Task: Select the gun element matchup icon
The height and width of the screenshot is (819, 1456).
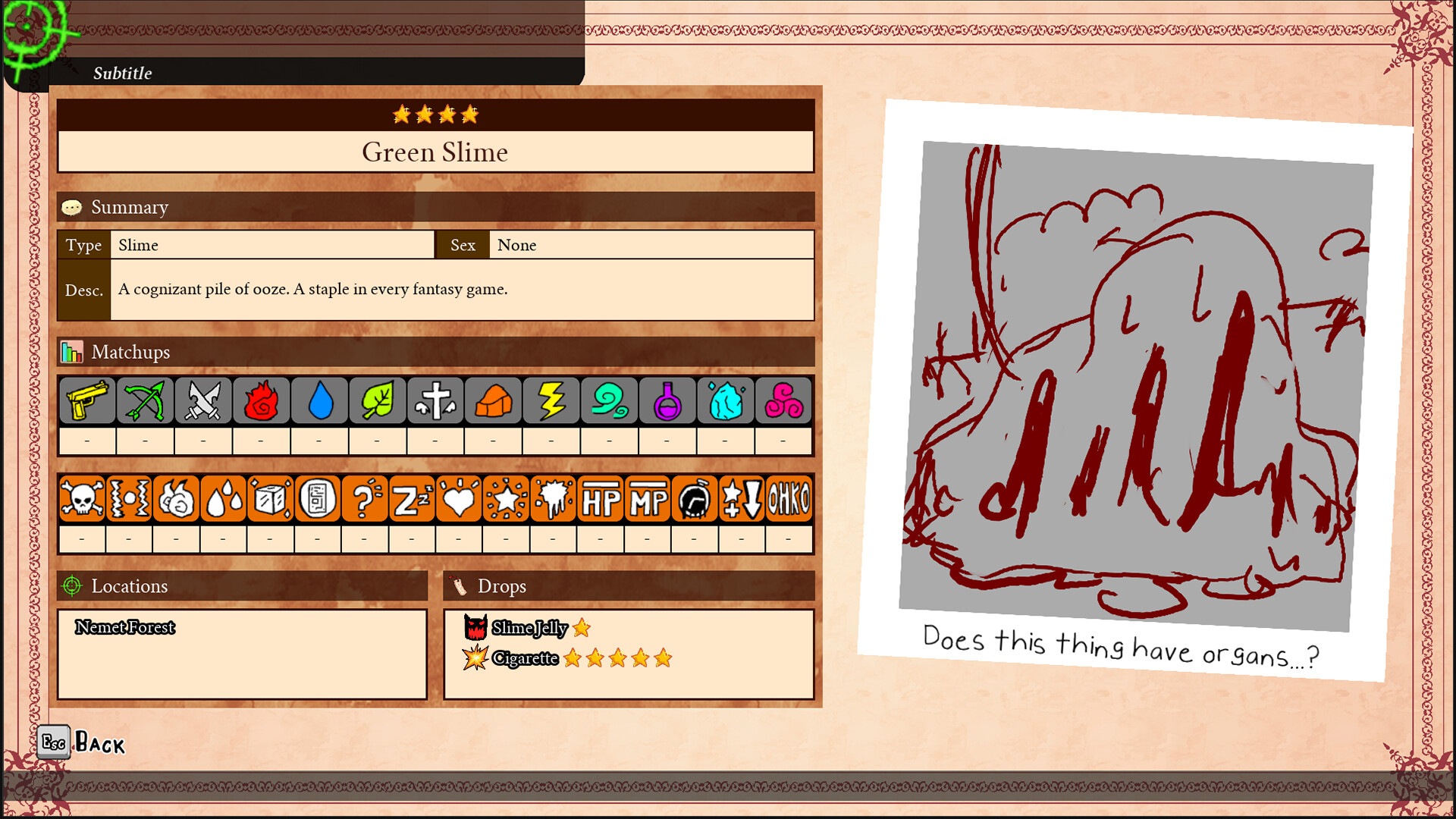Action: pos(85,400)
